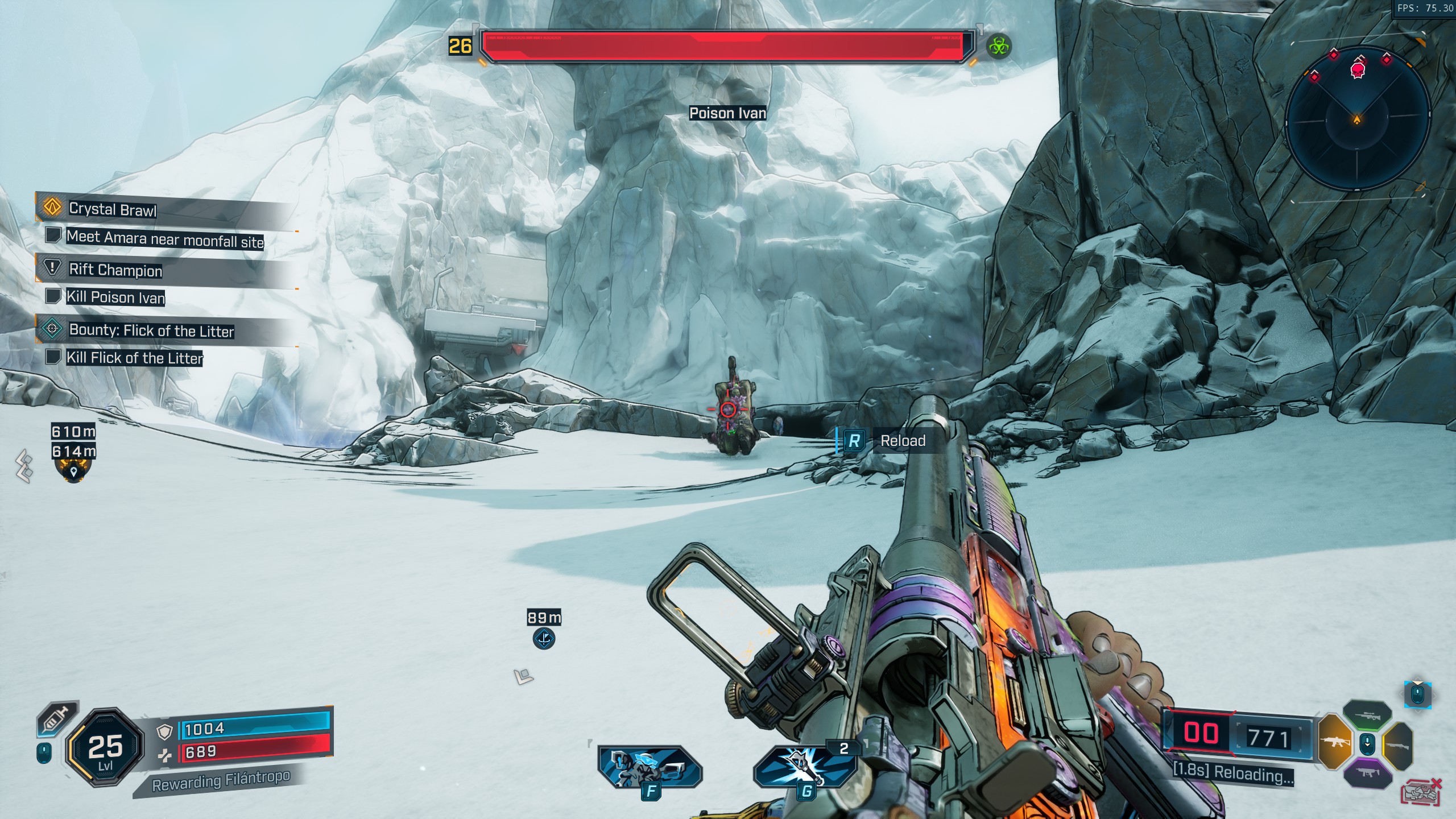Select the orange assault rifle weapon slot
The width and height of the screenshot is (1456, 819).
[x=1334, y=742]
